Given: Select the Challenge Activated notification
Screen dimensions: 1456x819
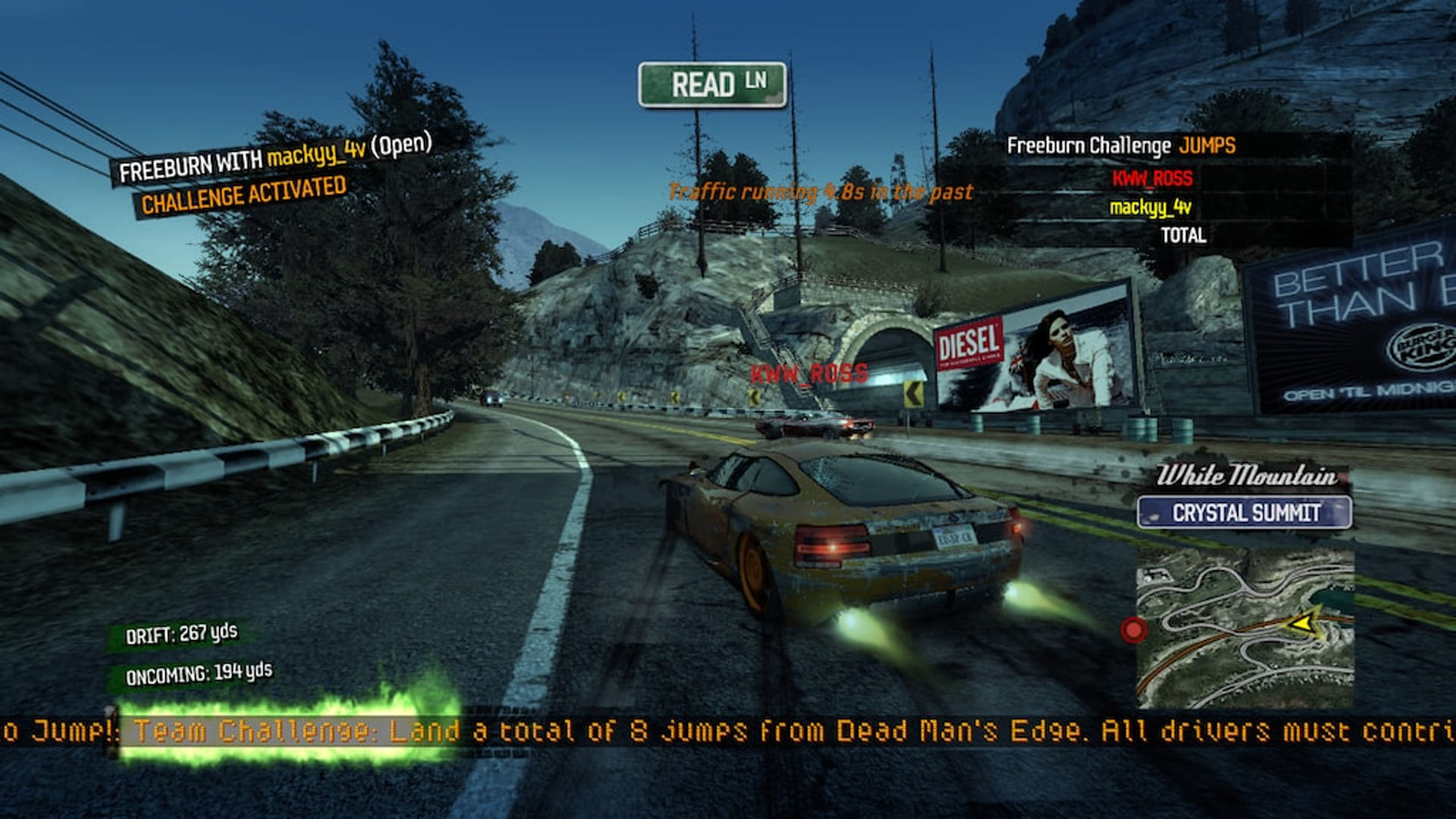Looking at the screenshot, I should pyautogui.click(x=243, y=195).
